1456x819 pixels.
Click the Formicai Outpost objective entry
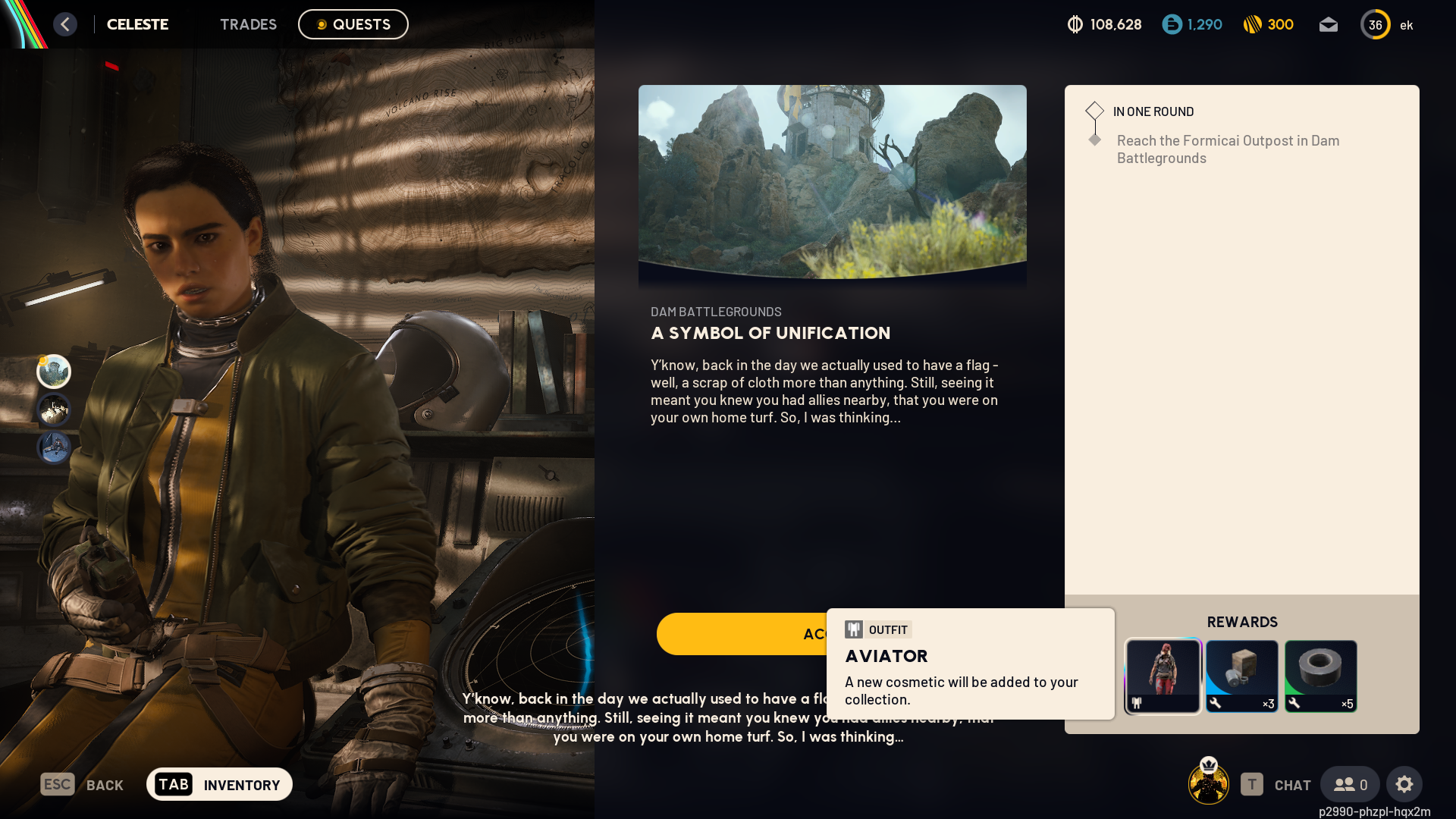pos(1227,149)
